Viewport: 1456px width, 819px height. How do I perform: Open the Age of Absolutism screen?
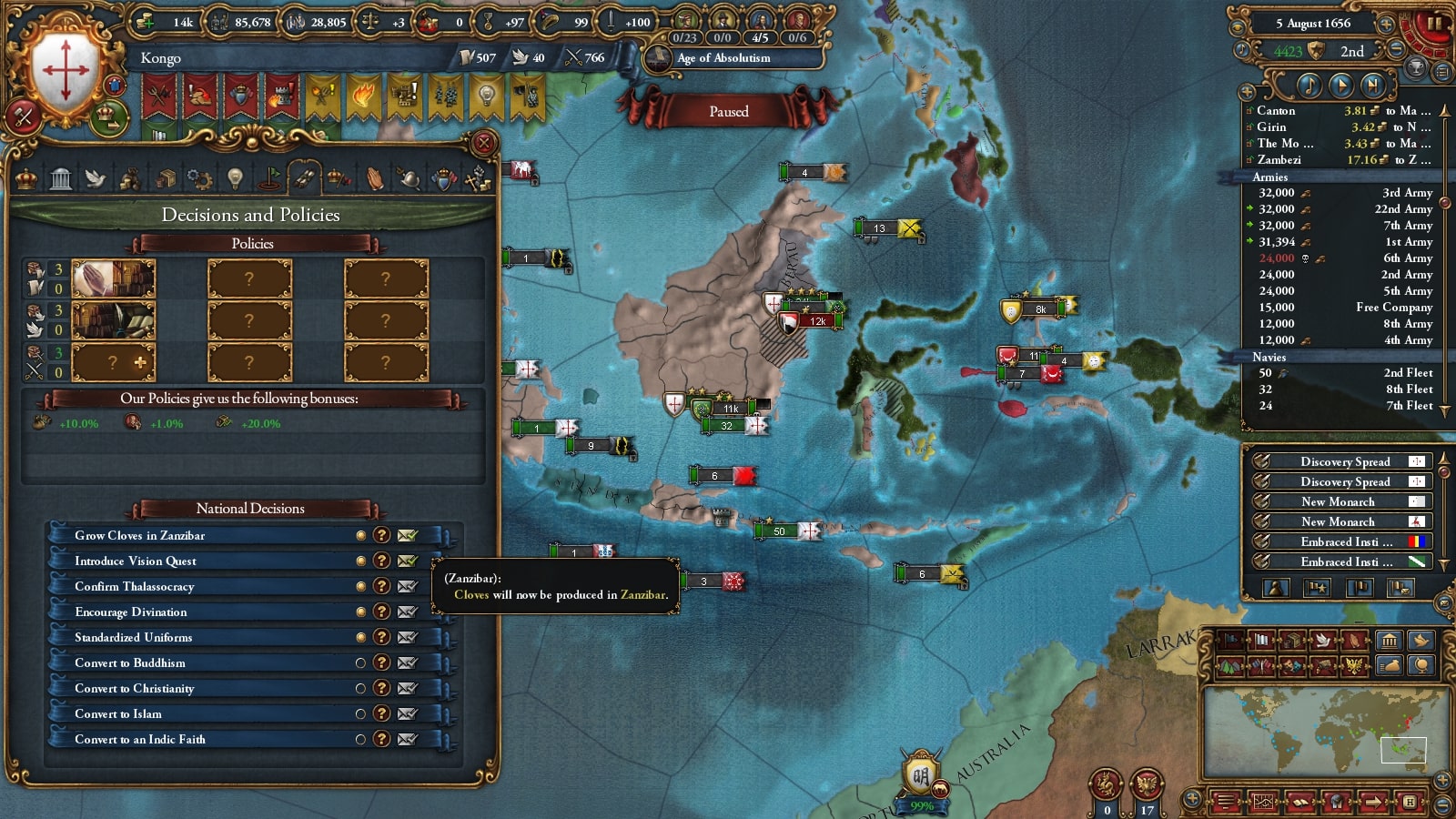[723, 58]
